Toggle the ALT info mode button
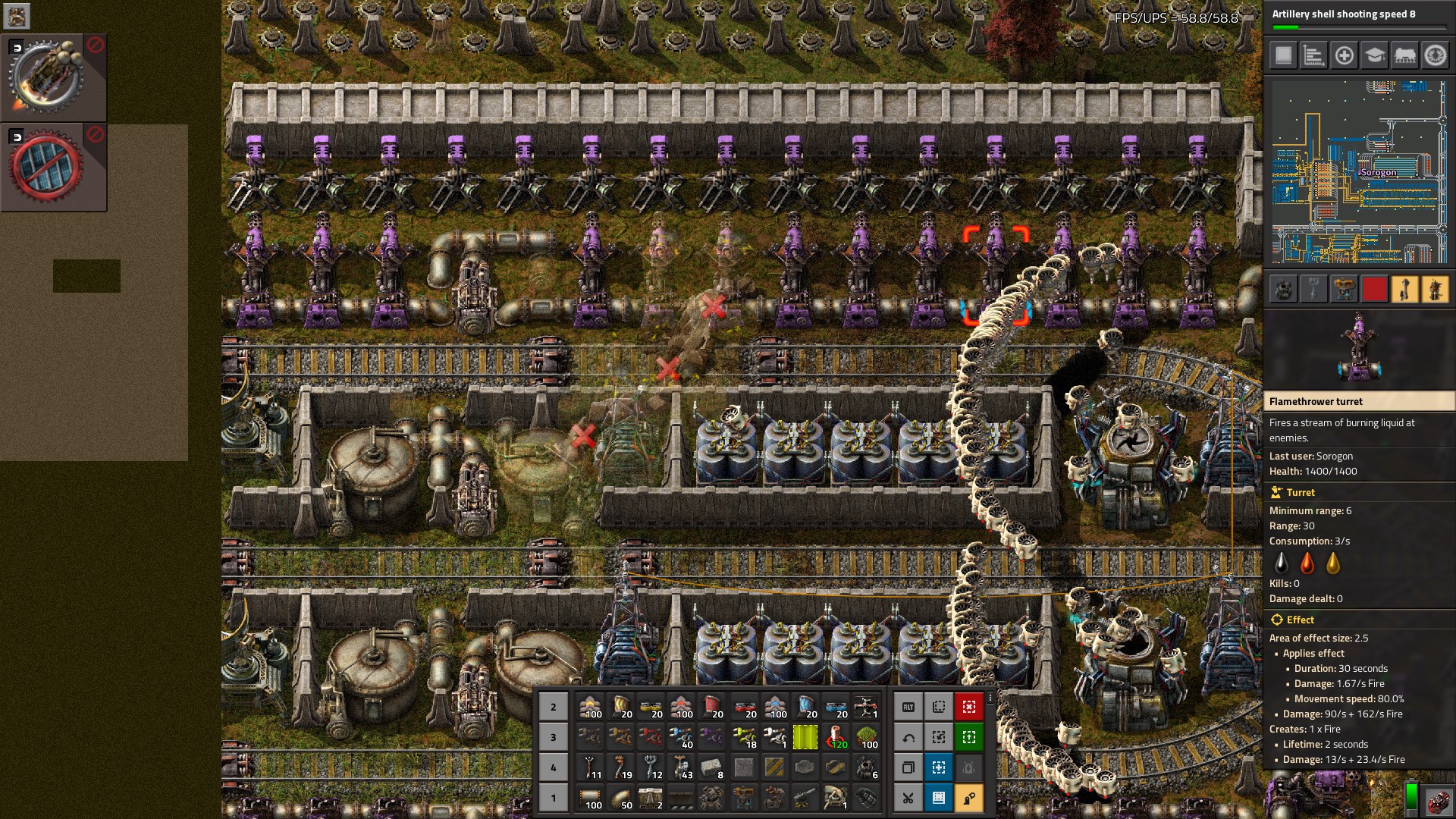 908,707
